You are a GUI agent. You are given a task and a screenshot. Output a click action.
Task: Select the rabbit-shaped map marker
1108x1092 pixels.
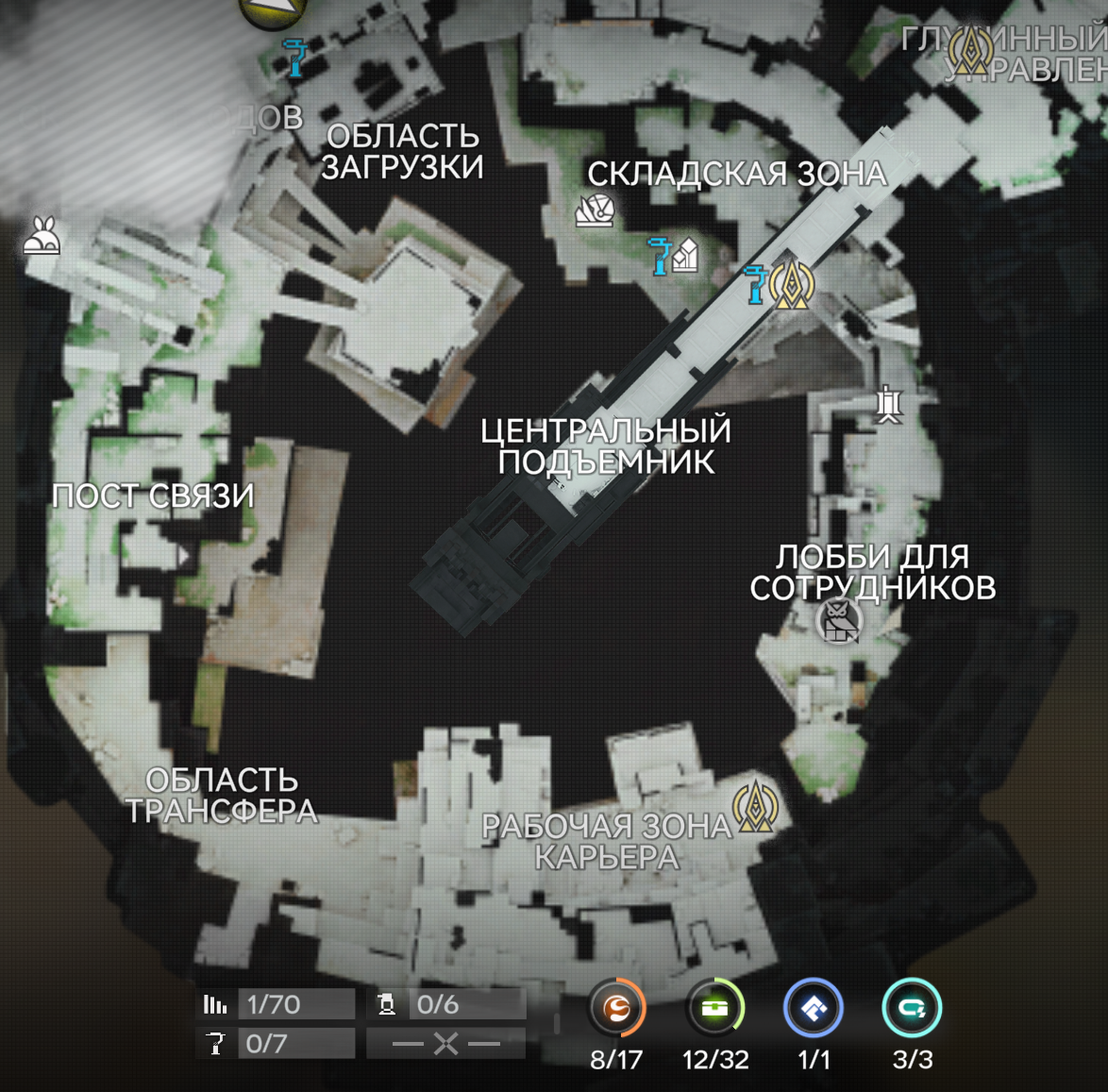click(x=42, y=236)
